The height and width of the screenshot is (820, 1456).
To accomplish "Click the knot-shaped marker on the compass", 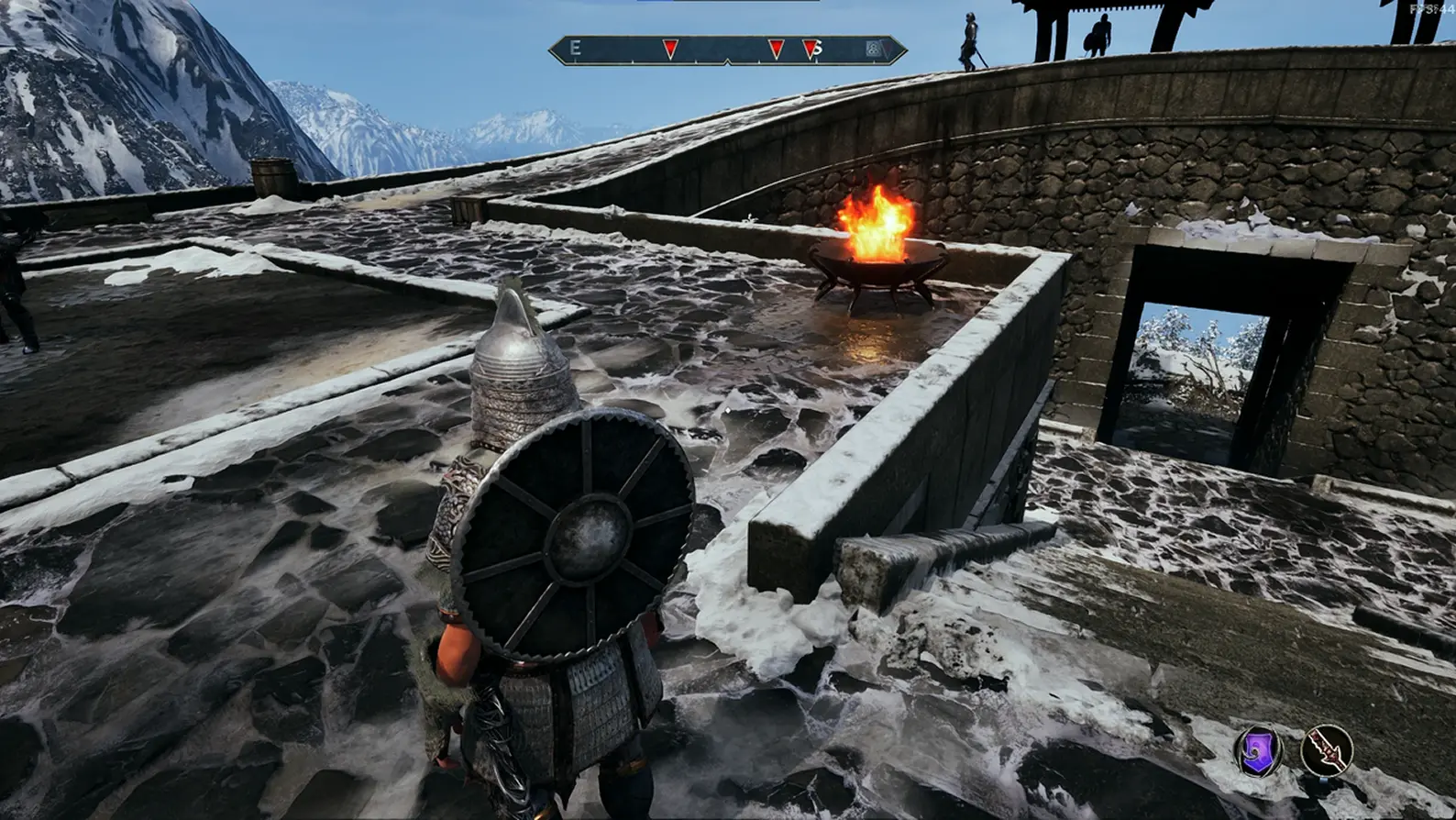I will [x=874, y=49].
